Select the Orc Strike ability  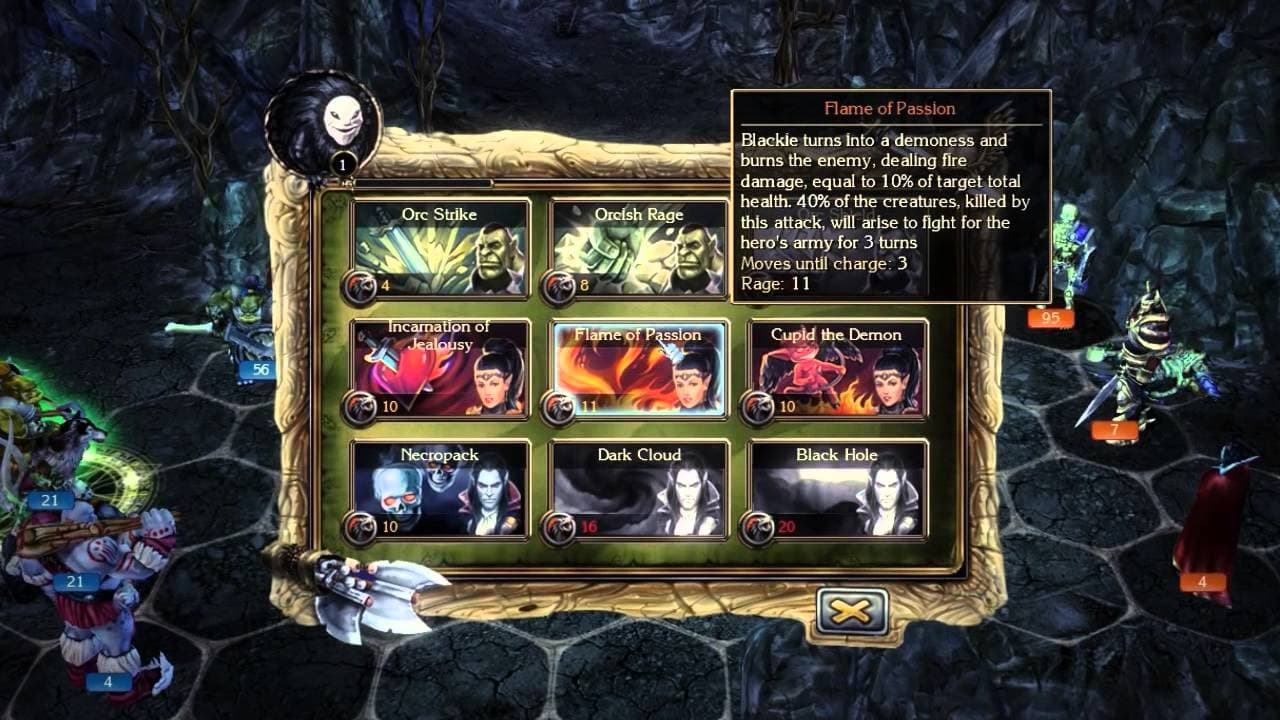pos(440,250)
